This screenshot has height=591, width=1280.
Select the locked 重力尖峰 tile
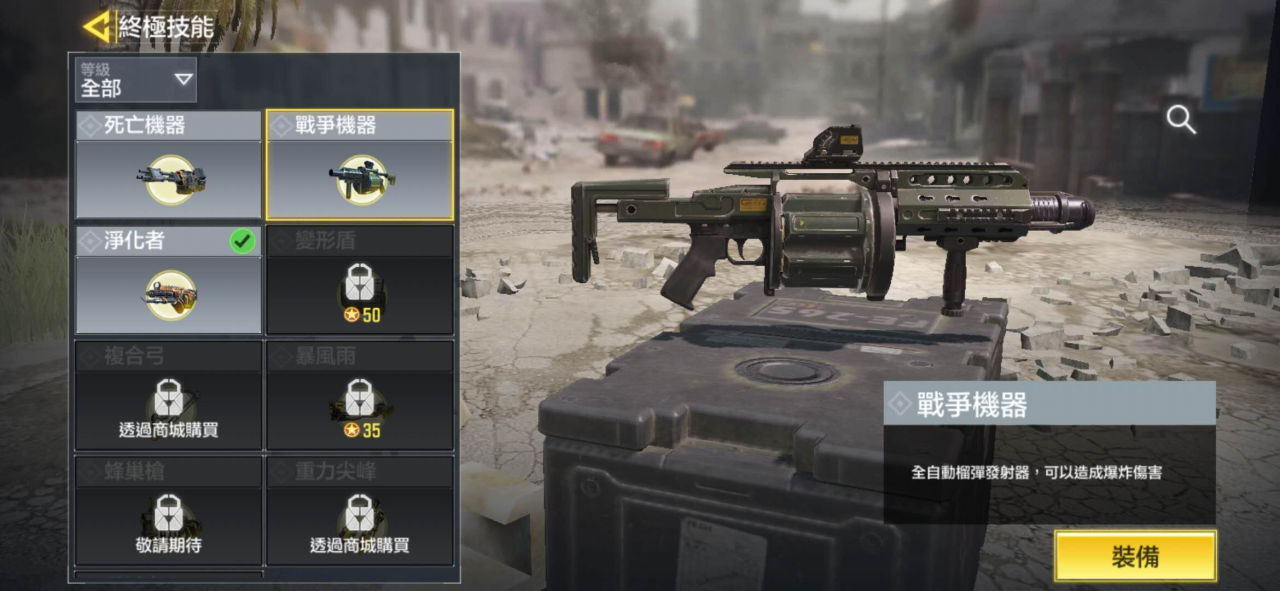click(x=360, y=511)
